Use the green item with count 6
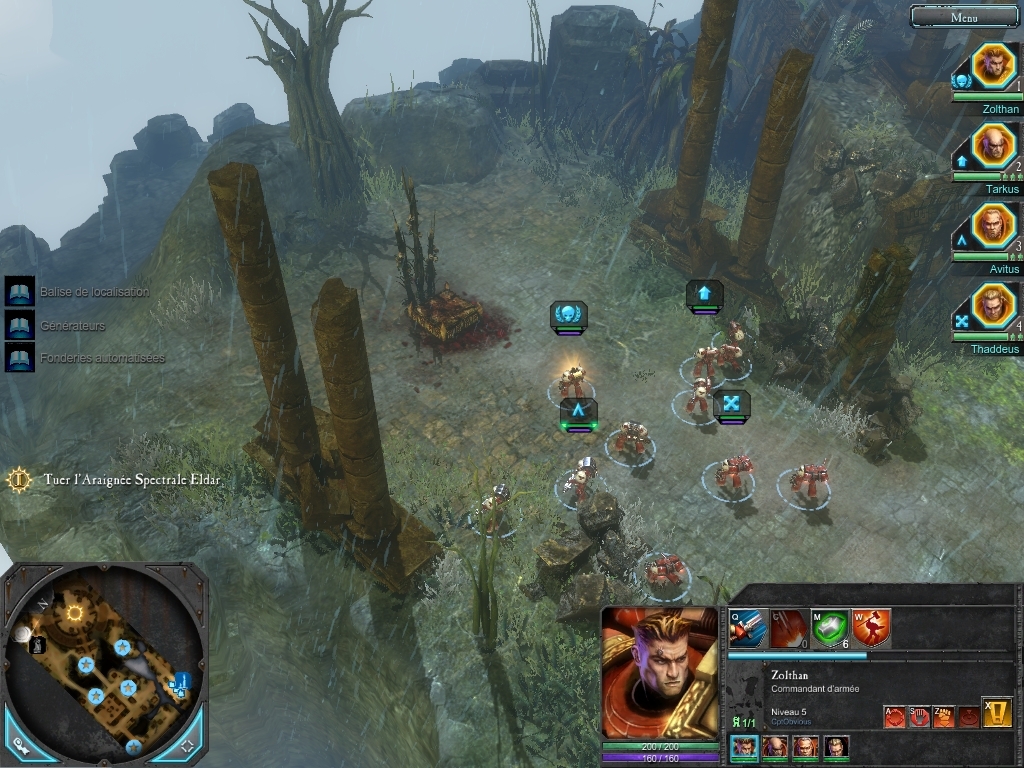 (x=829, y=629)
